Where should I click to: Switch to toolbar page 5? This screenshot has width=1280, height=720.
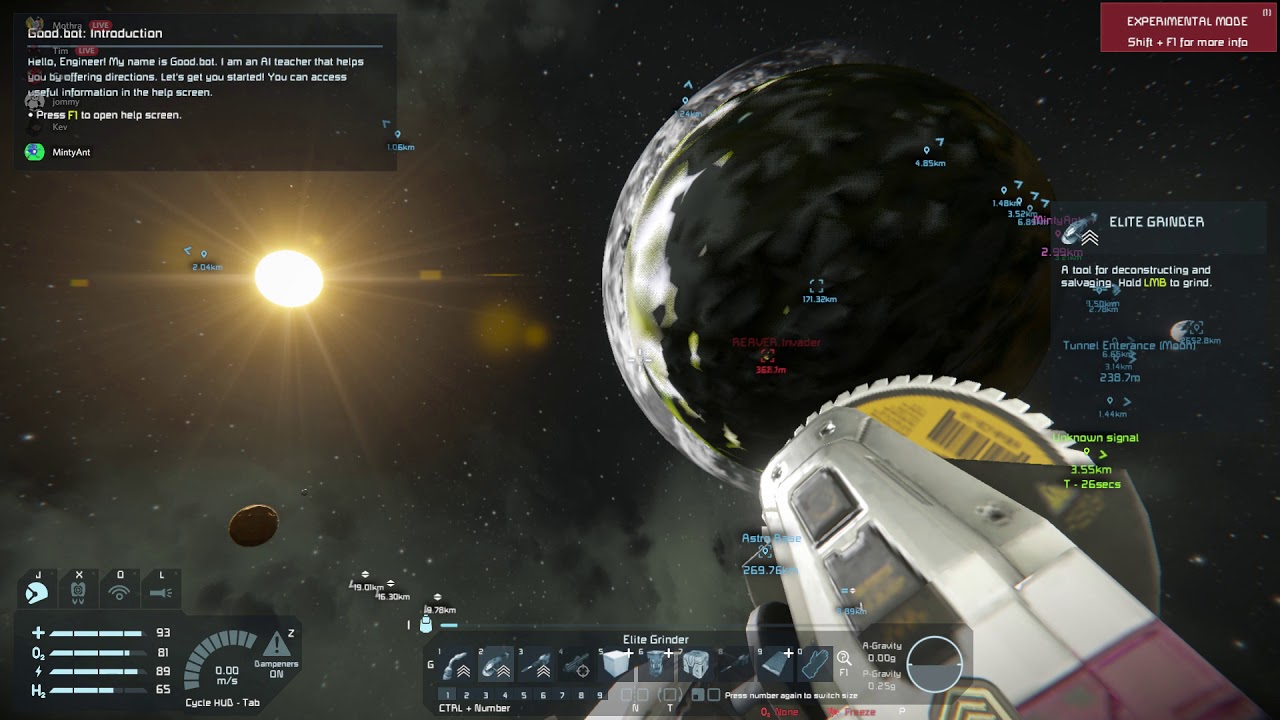pyautogui.click(x=524, y=695)
